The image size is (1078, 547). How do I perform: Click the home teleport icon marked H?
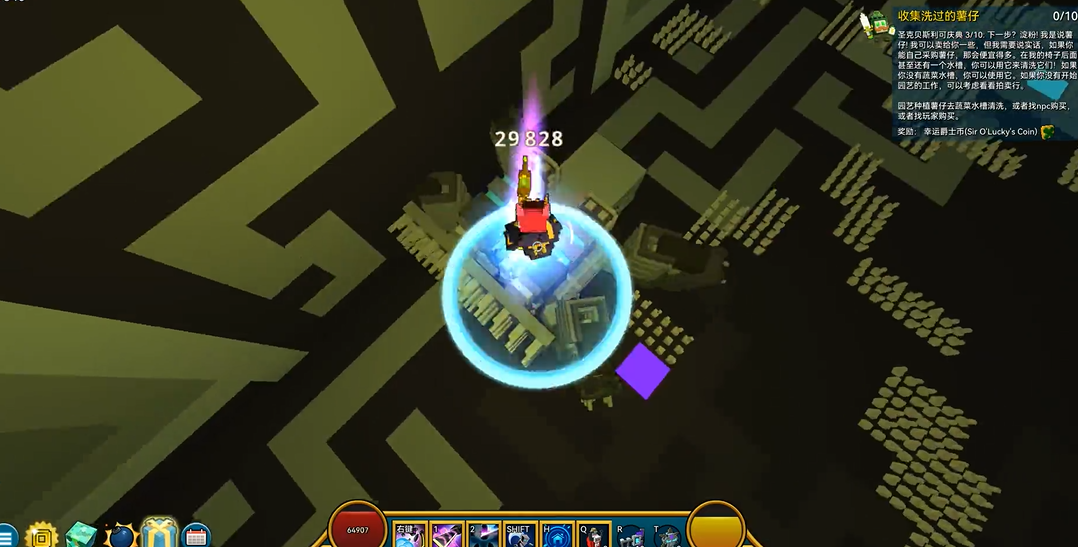click(x=556, y=536)
